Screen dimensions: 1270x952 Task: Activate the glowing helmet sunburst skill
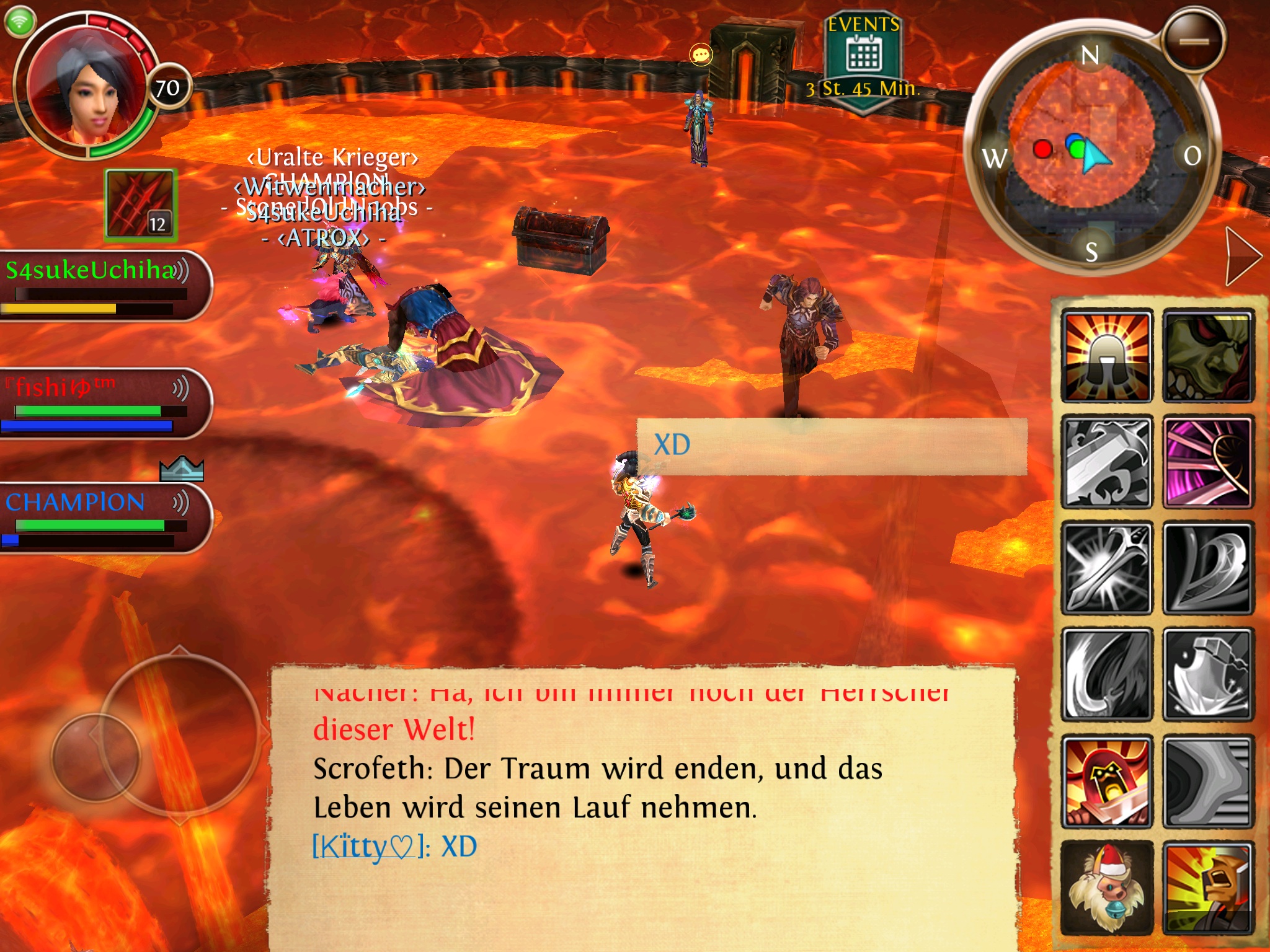point(1107,356)
